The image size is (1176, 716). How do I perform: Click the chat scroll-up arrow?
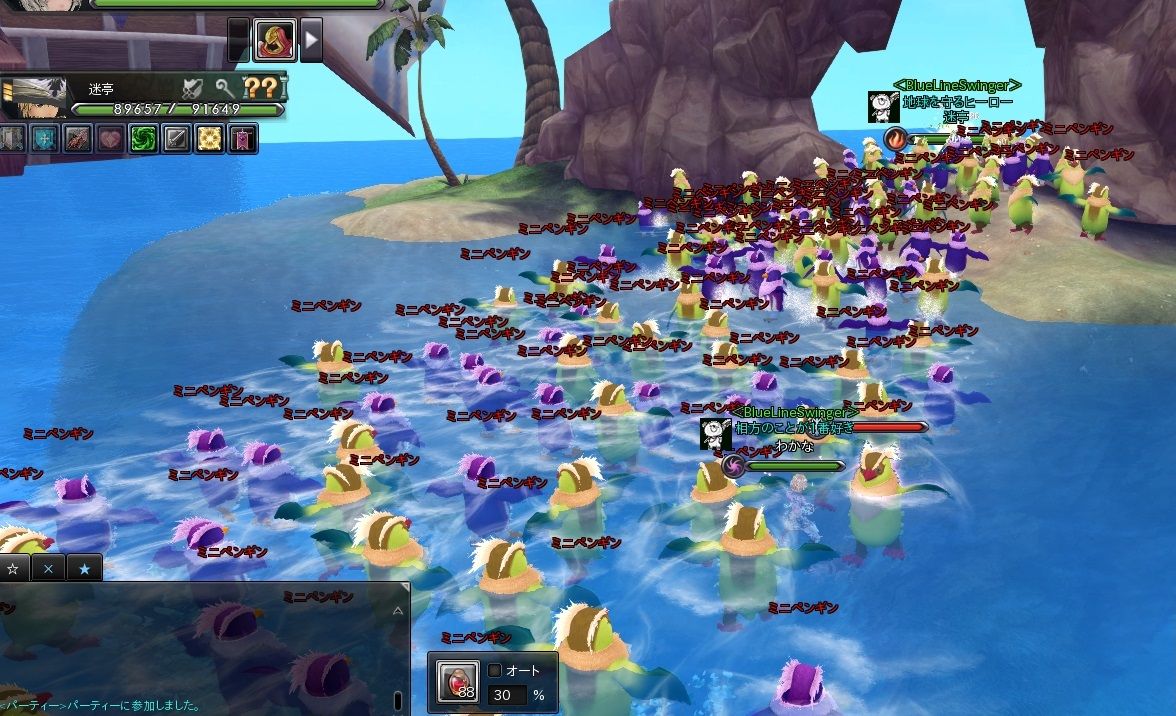pyautogui.click(x=398, y=609)
